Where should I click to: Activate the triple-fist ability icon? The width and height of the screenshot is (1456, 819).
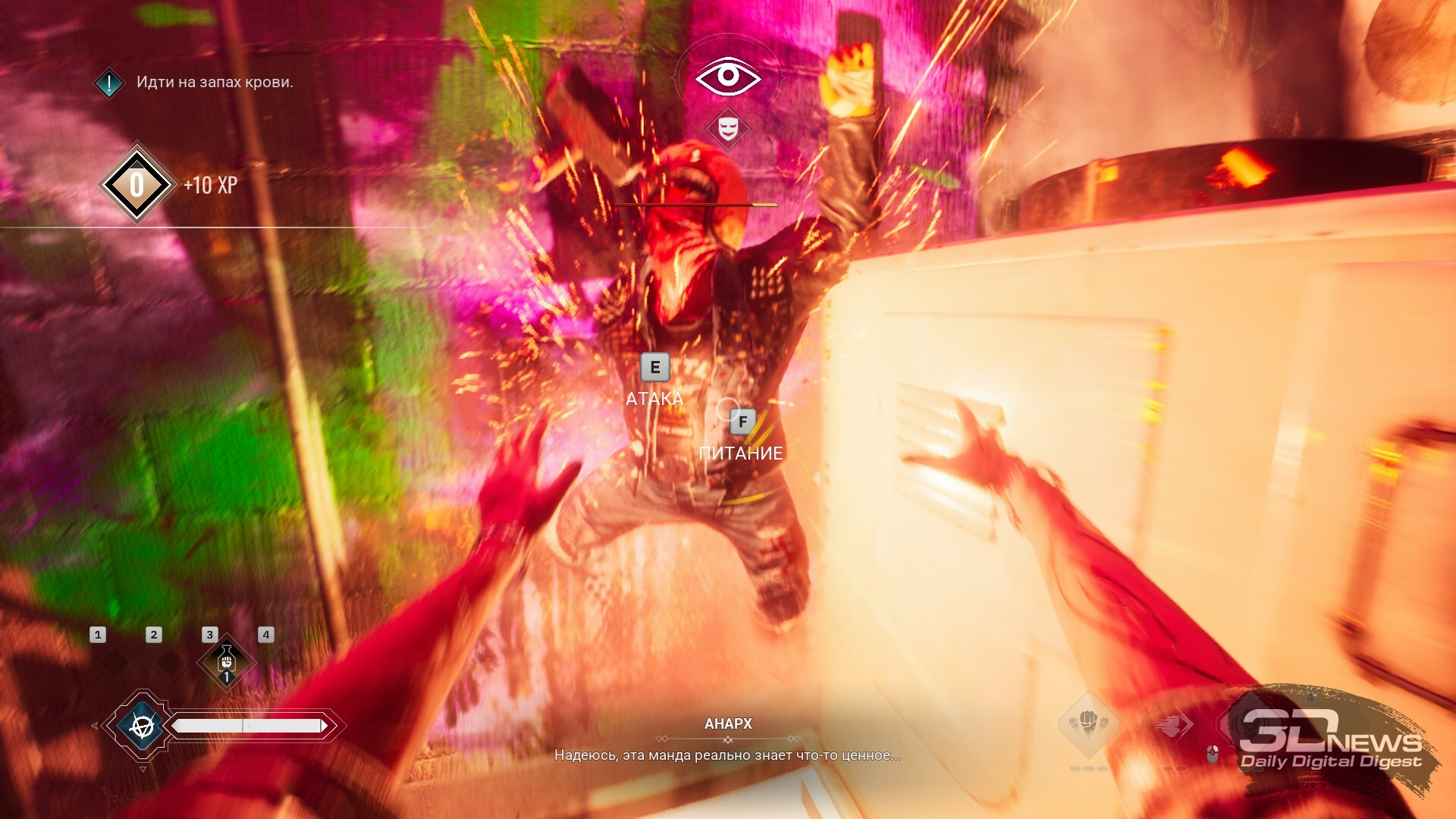pyautogui.click(x=1089, y=723)
